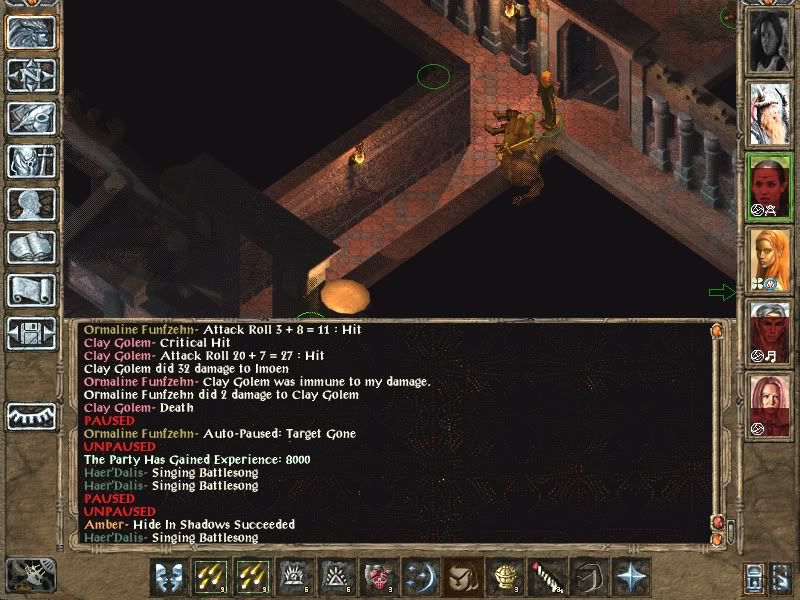
Task: Click the clock button in the bottom-left corner
Action: [x=29, y=574]
